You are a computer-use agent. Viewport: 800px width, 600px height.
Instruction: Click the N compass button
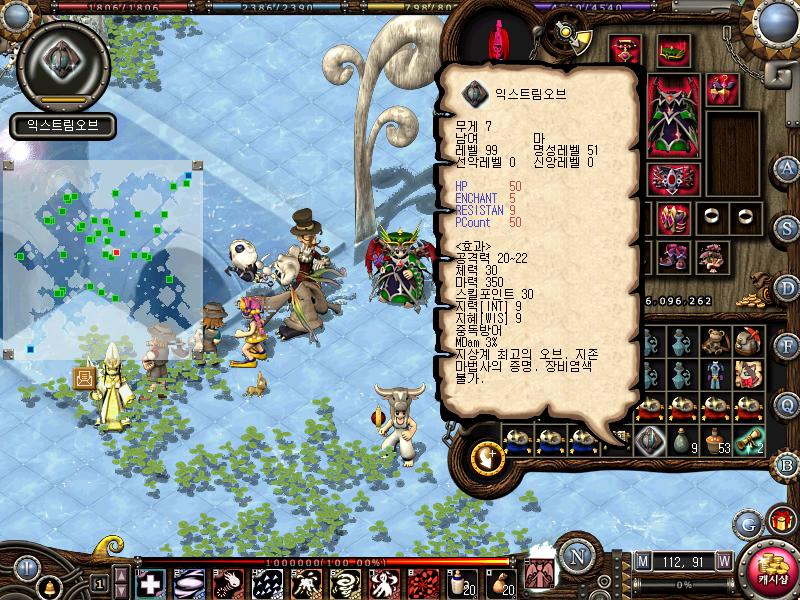tap(575, 557)
